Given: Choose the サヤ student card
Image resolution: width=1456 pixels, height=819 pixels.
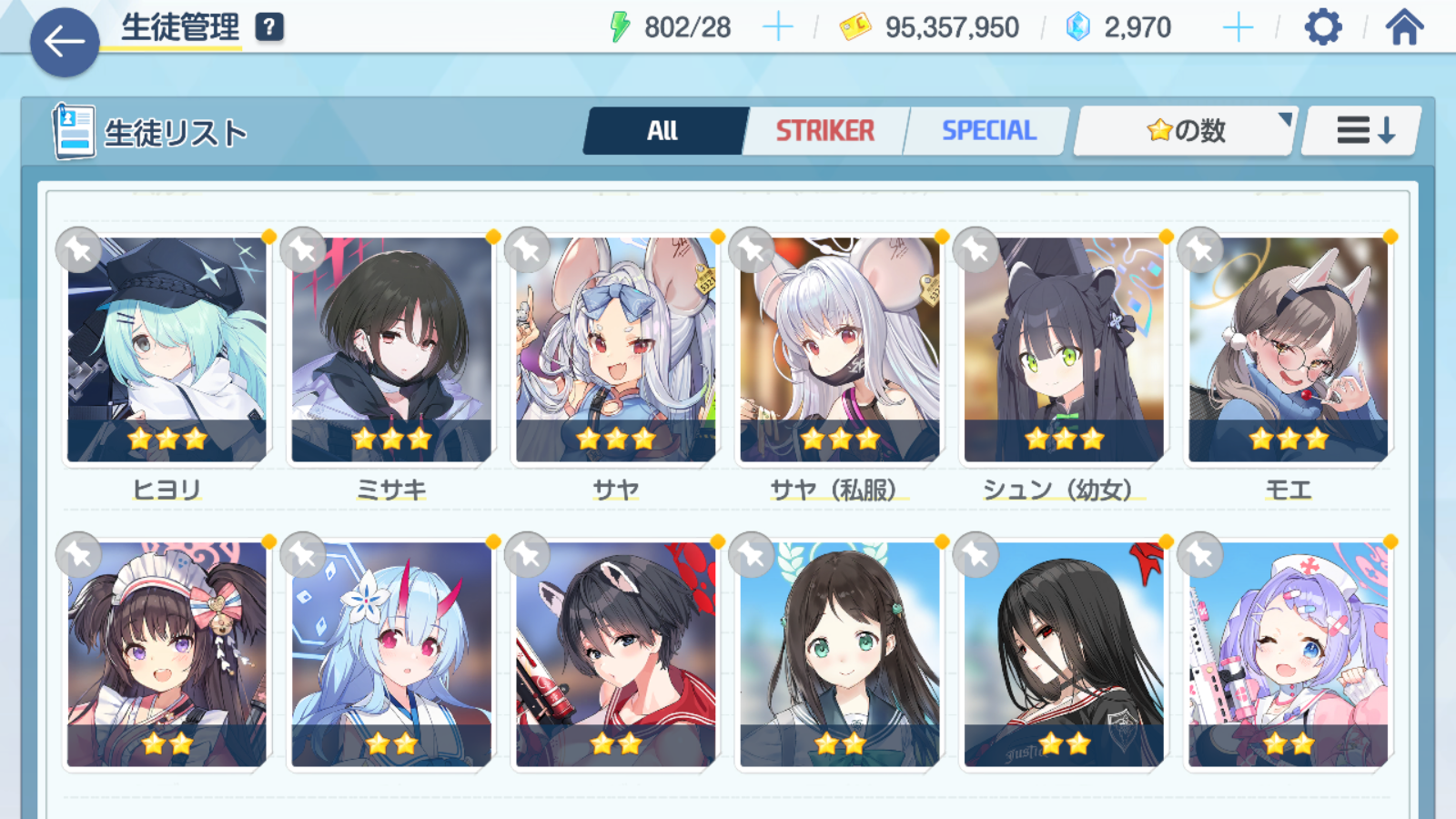Looking at the screenshot, I should 616,350.
